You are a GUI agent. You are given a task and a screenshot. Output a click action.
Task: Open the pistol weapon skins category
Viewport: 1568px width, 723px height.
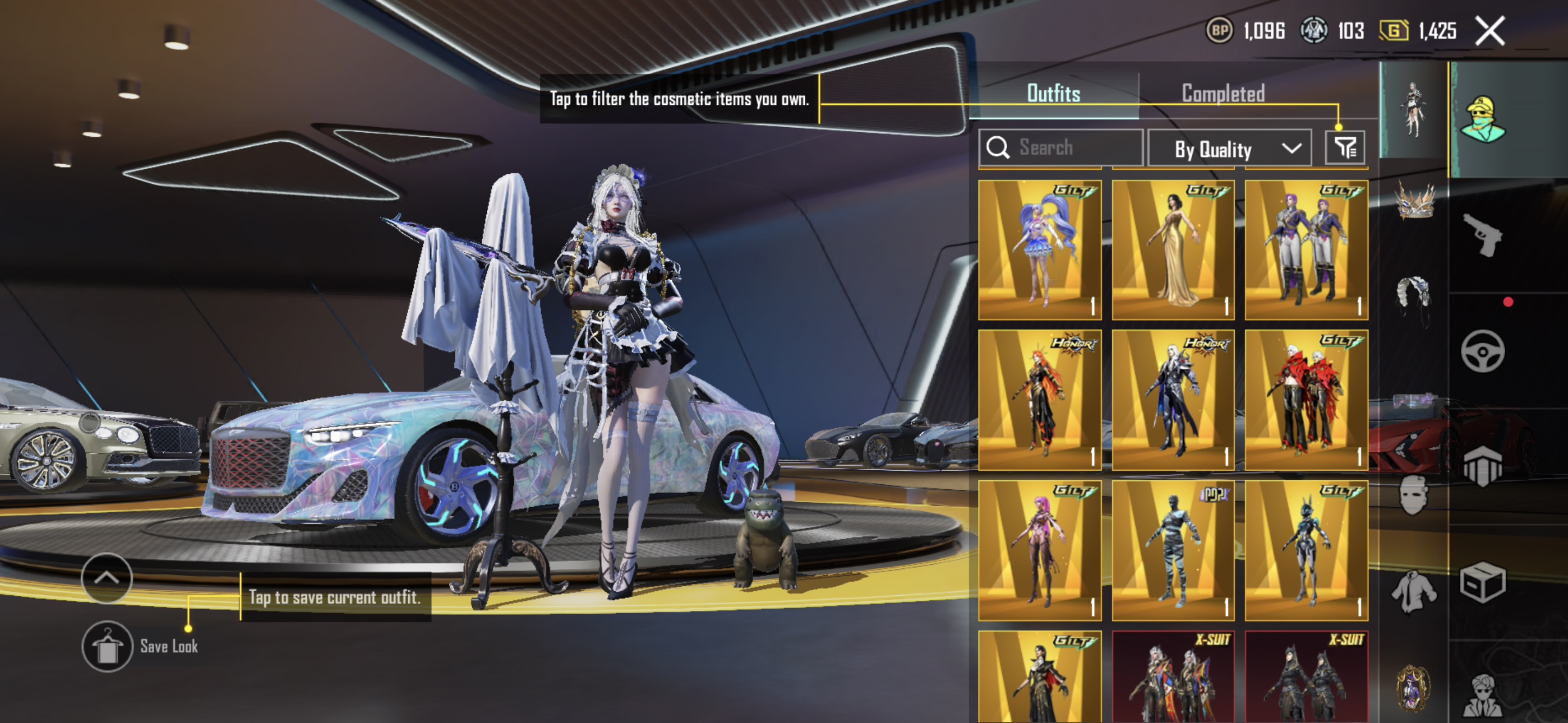1482,234
